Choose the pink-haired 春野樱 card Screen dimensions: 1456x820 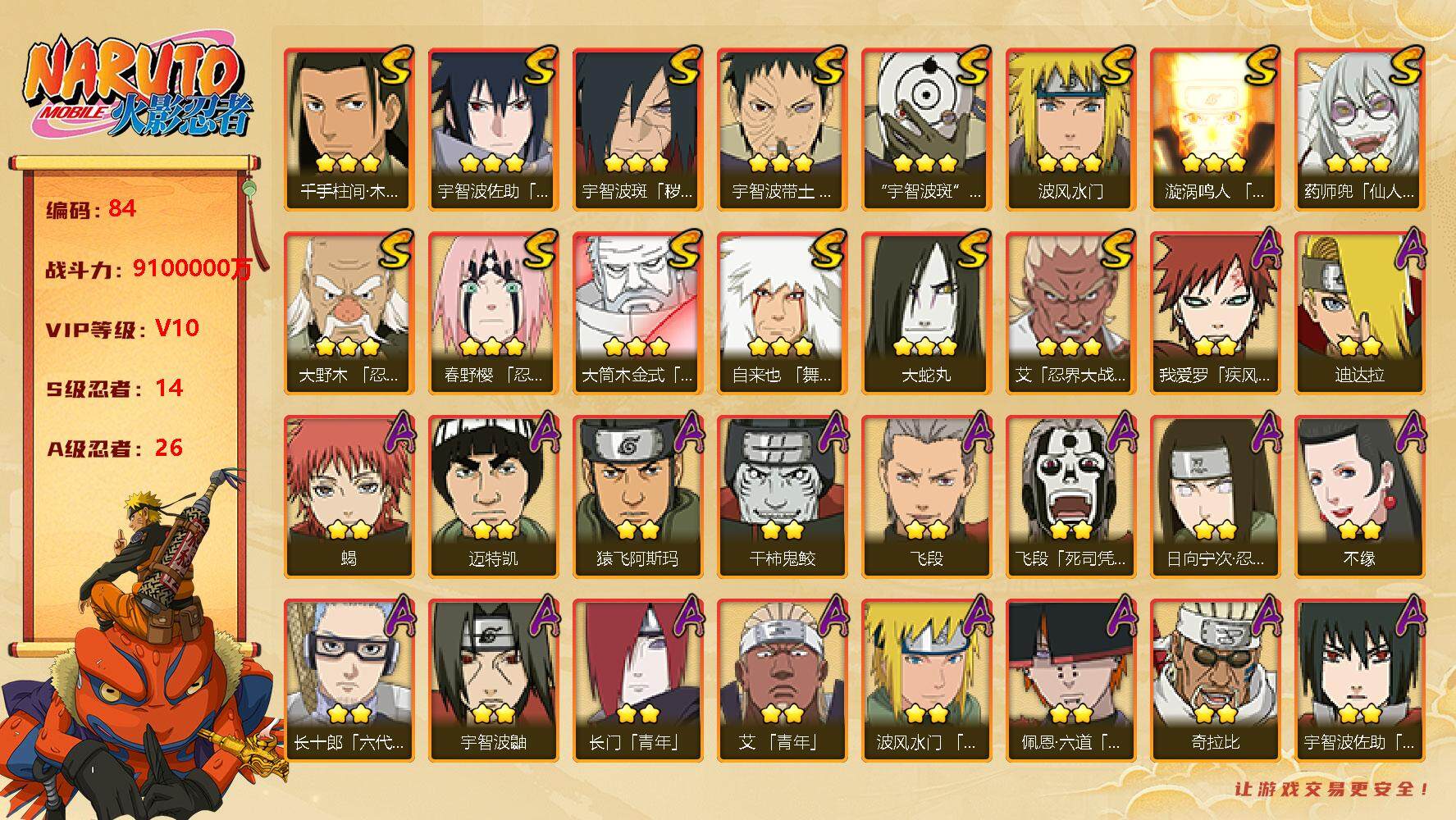493,312
